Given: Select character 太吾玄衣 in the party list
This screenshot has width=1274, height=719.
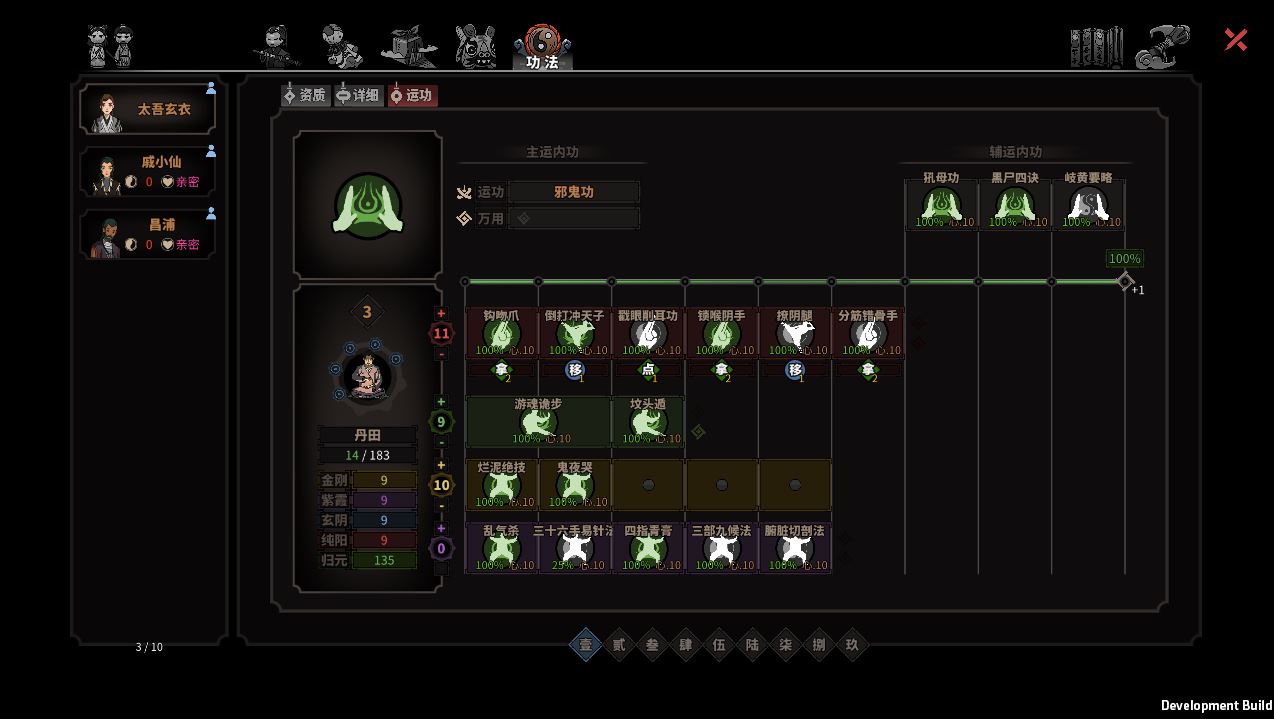Looking at the screenshot, I should [x=148, y=108].
